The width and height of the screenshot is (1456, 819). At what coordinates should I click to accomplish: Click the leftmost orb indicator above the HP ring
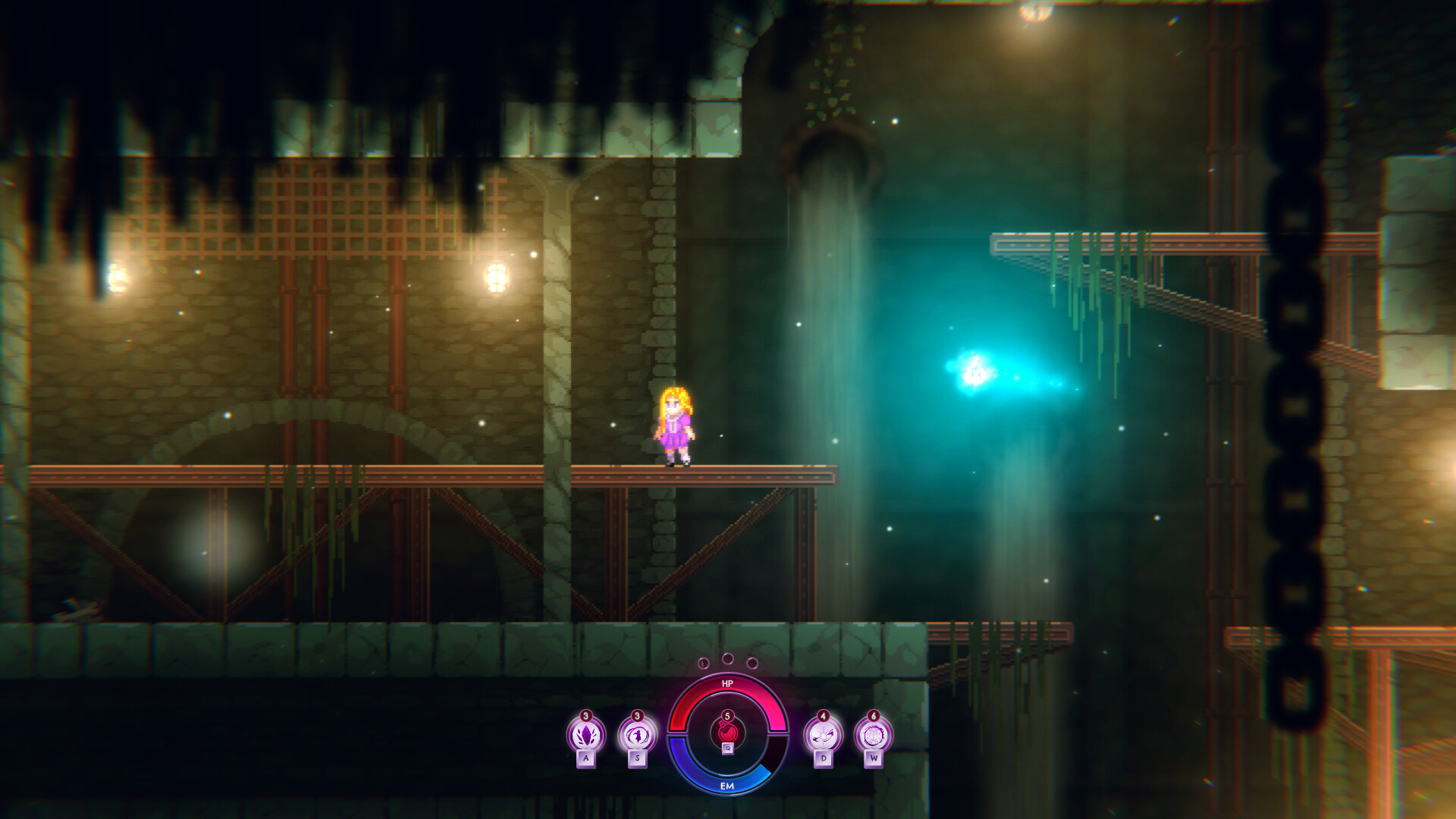click(x=703, y=663)
